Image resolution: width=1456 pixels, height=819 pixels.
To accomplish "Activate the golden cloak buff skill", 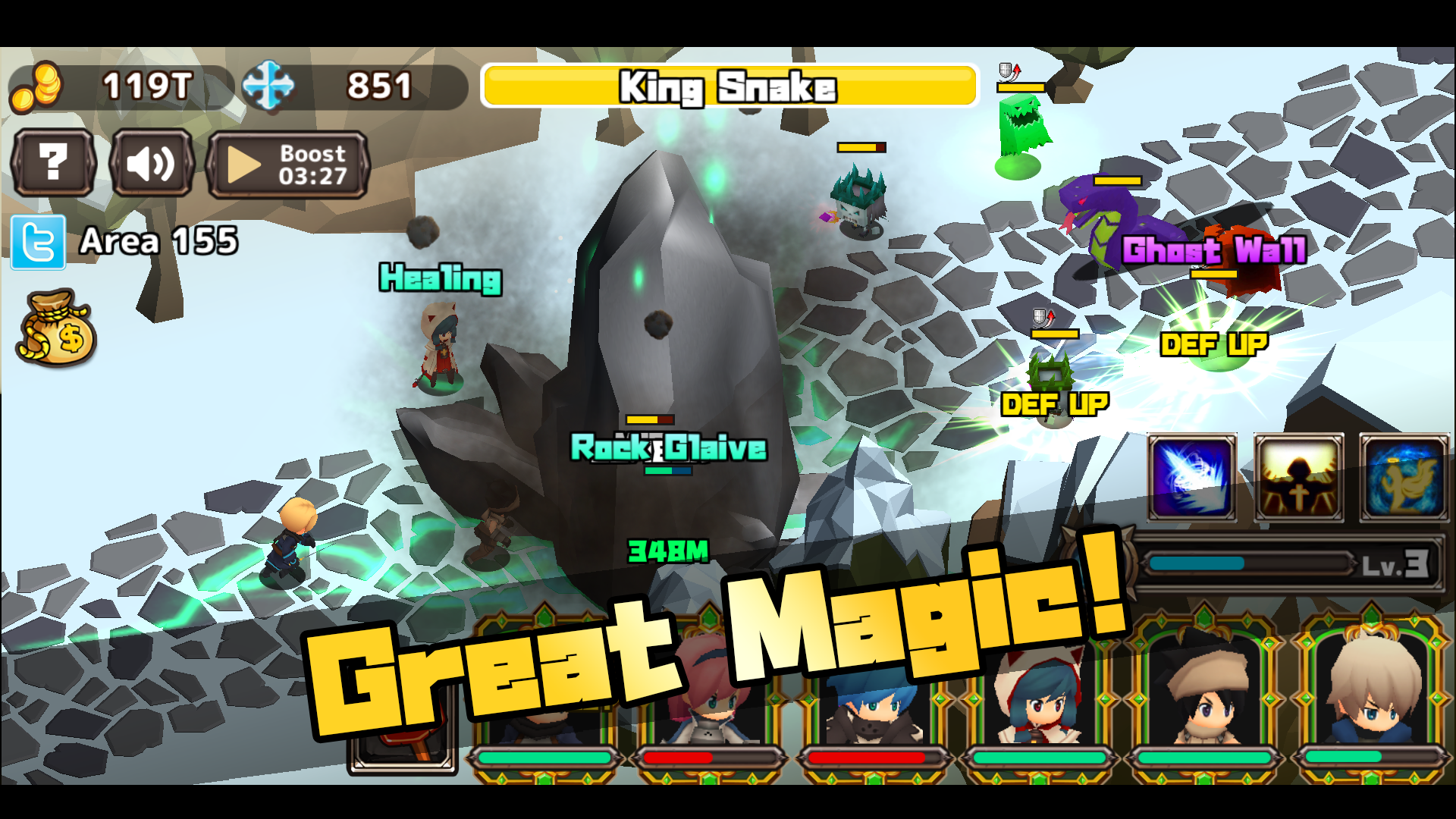I will [x=1298, y=476].
